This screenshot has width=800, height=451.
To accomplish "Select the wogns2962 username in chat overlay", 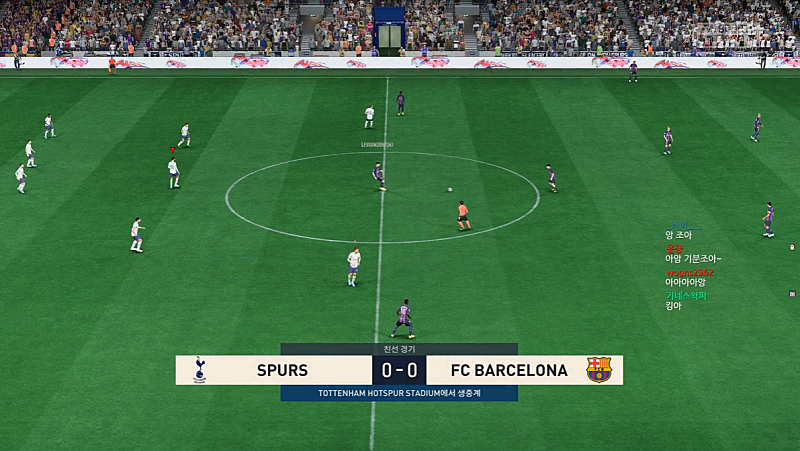I will click(689, 272).
